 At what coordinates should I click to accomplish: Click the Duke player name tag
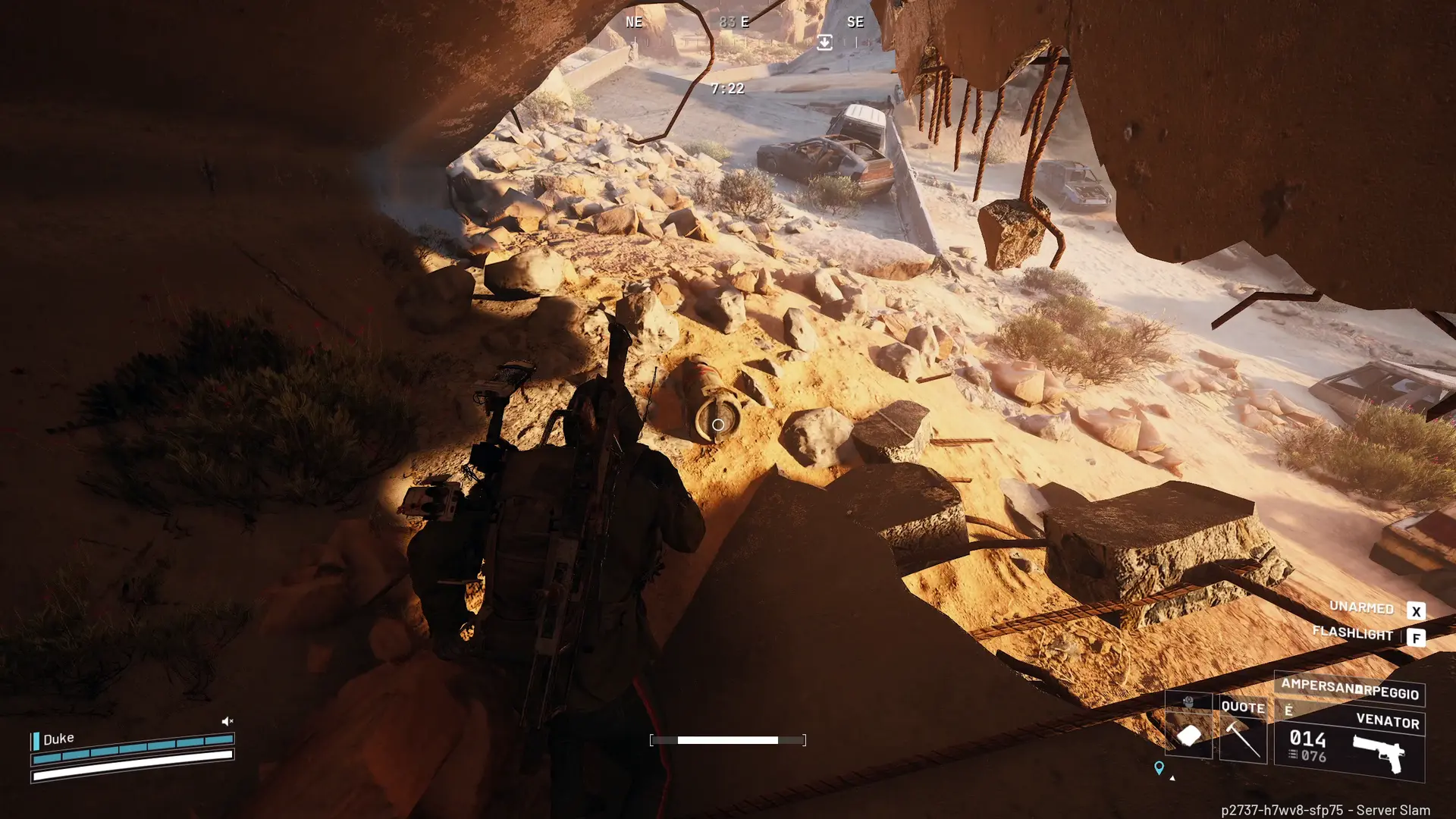(x=58, y=739)
